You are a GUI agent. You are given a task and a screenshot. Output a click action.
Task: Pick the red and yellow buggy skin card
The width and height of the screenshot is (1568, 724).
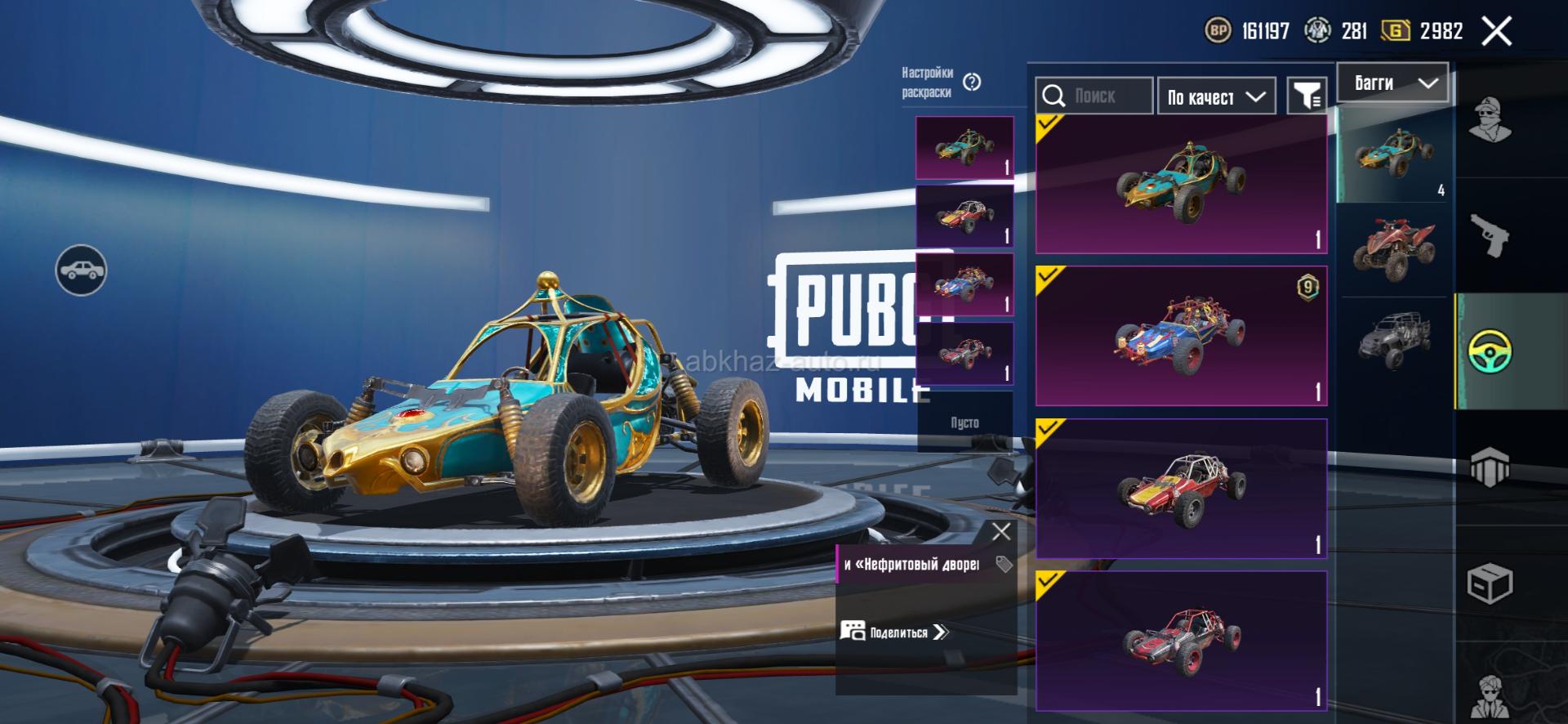(x=1181, y=489)
